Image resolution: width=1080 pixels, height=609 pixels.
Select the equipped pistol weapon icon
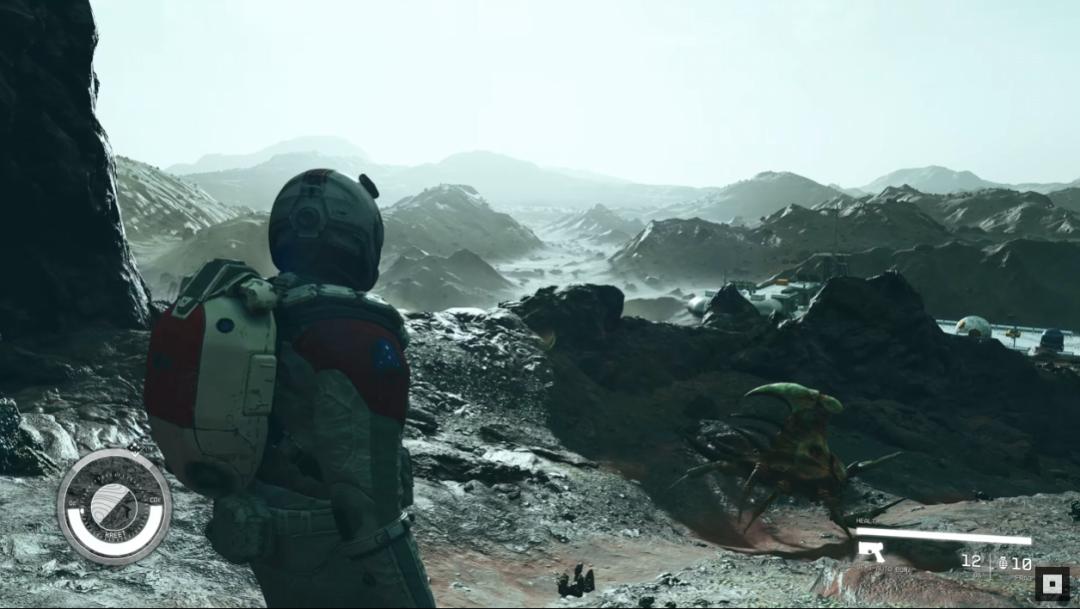click(871, 551)
